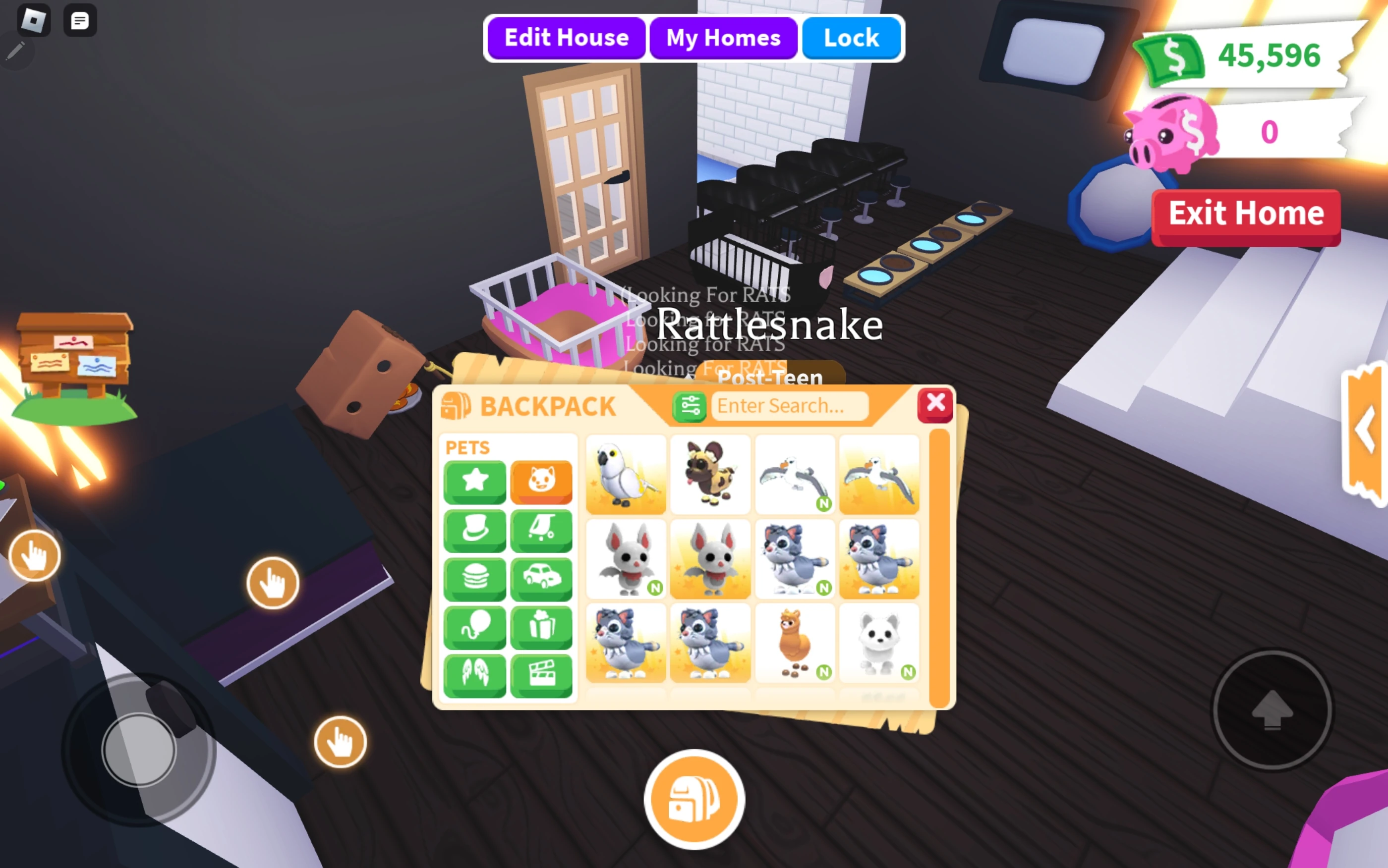This screenshot has width=1388, height=868.
Task: Toggle the Lock on your house
Action: pyautogui.click(x=851, y=37)
